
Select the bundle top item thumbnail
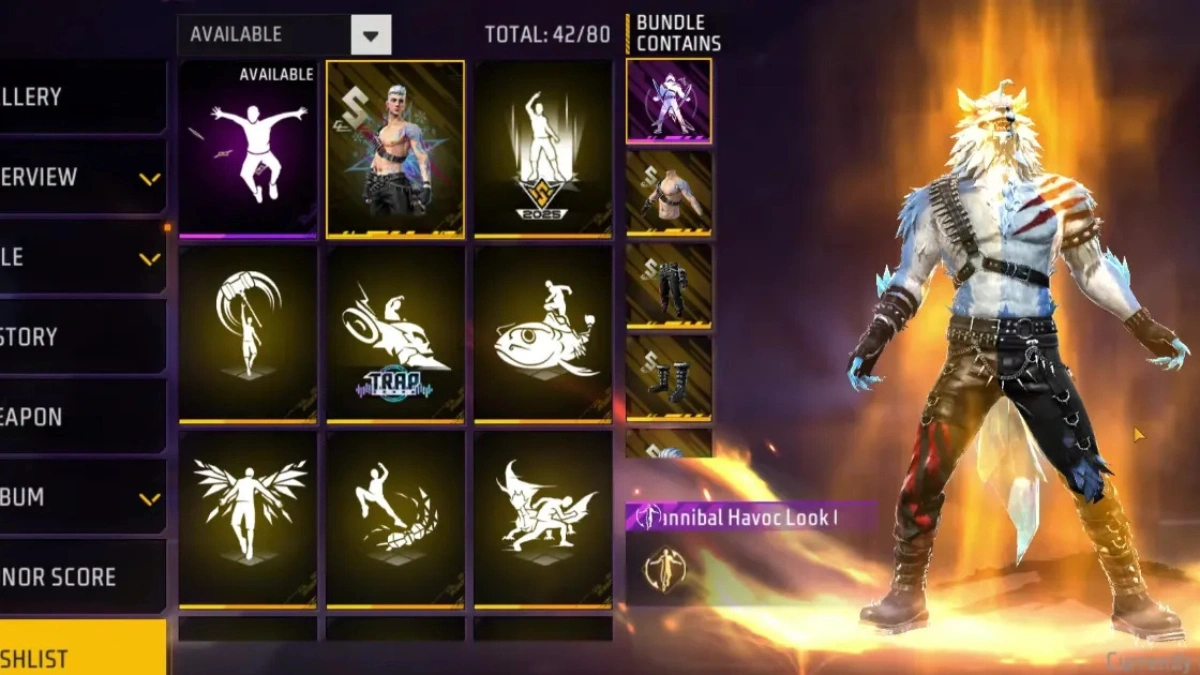[x=669, y=193]
